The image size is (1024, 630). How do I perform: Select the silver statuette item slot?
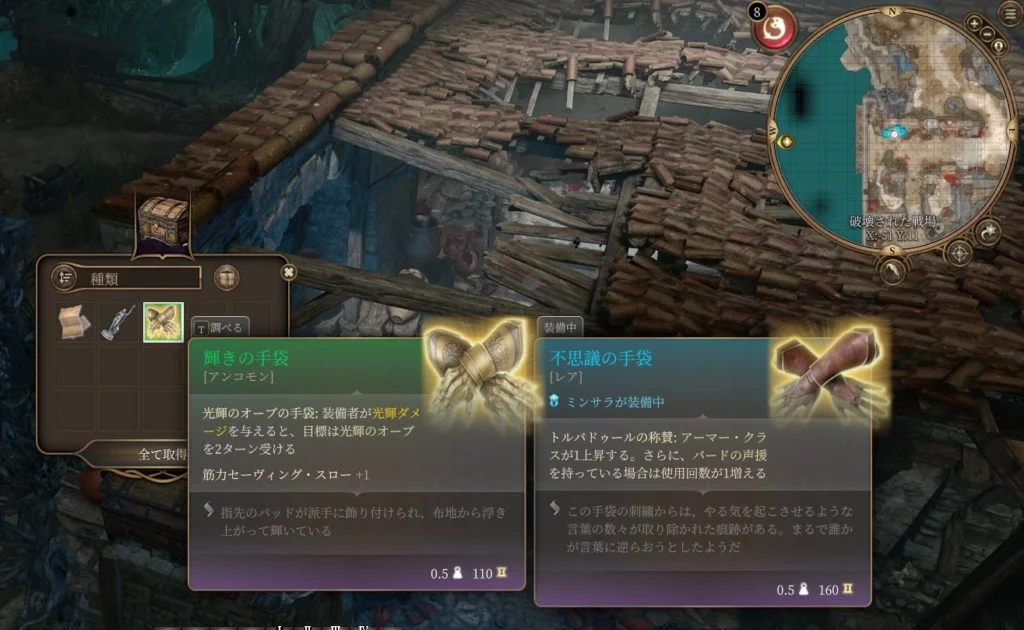click(x=119, y=324)
